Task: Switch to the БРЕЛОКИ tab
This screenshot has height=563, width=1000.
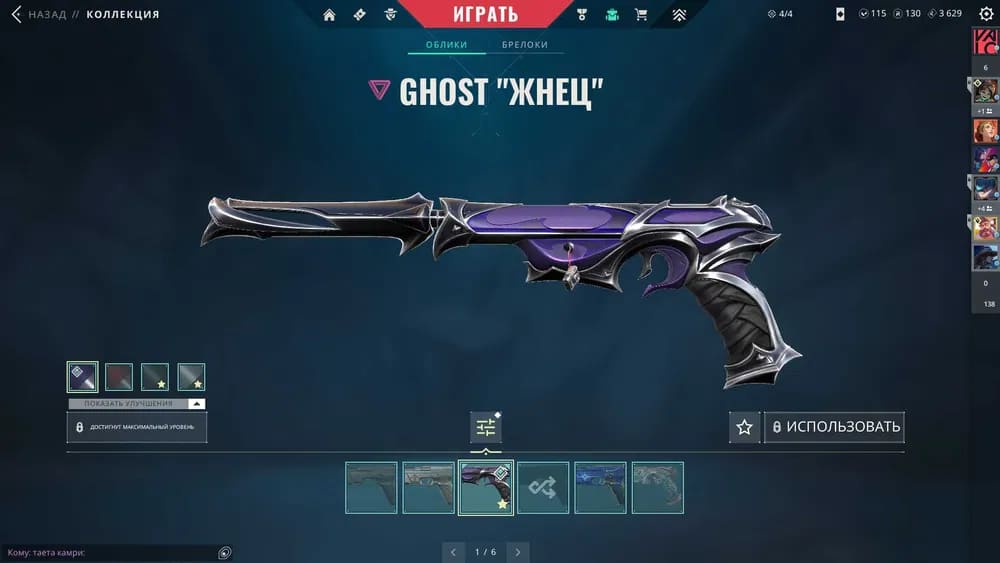Action: click(x=524, y=45)
